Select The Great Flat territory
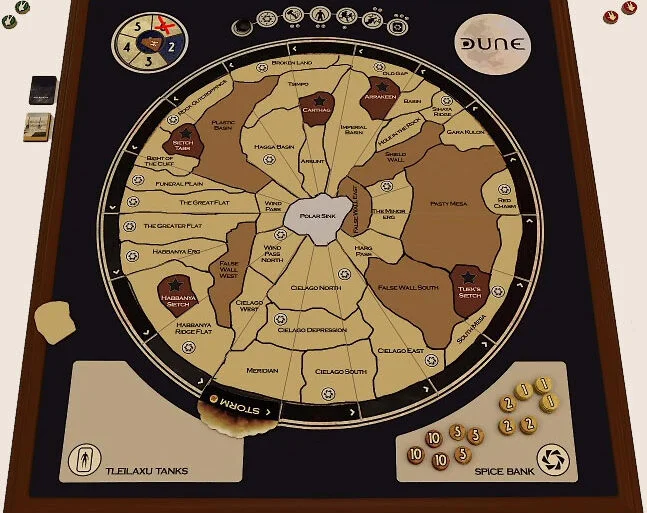 coord(197,203)
